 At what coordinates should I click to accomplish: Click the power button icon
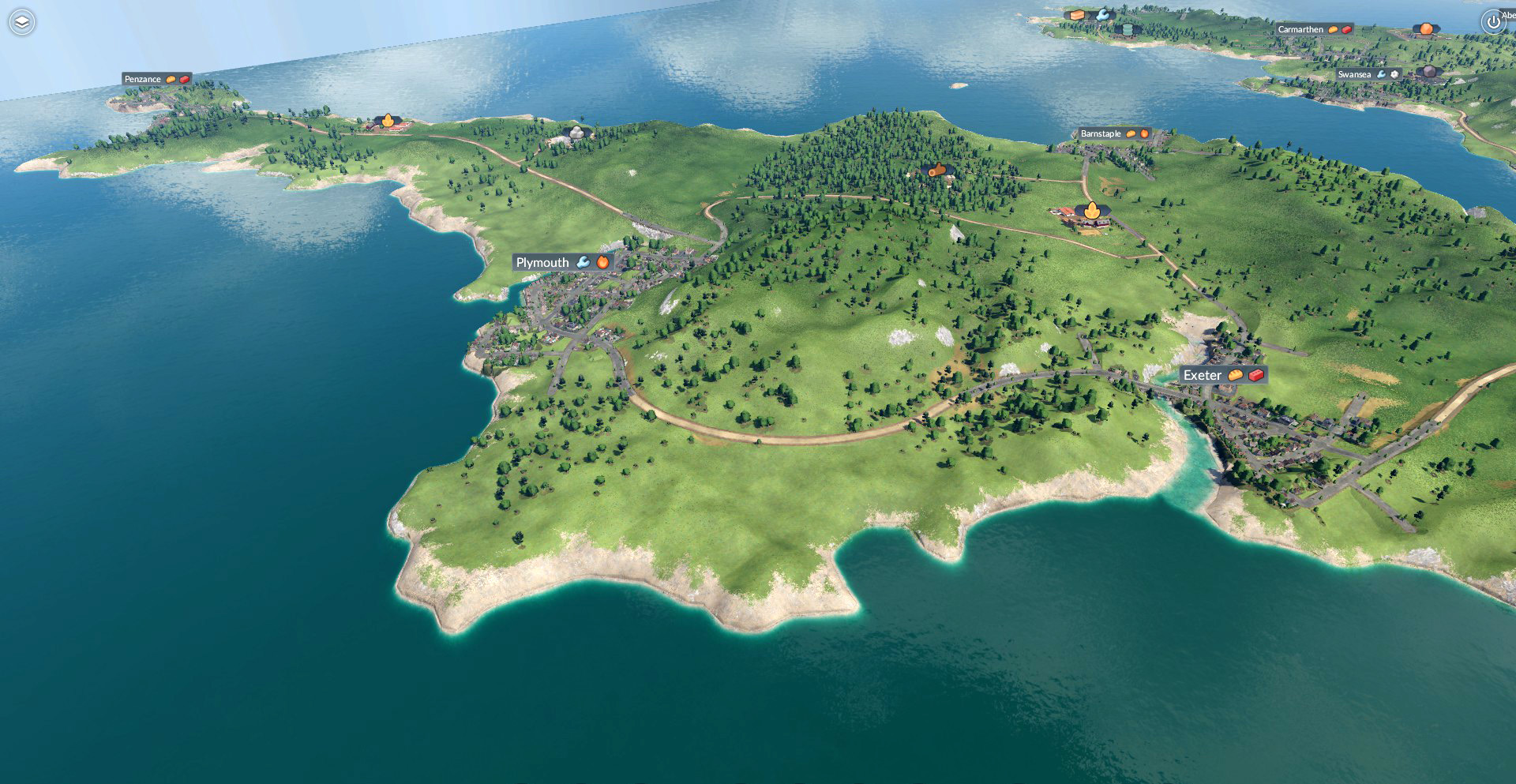point(1492,22)
